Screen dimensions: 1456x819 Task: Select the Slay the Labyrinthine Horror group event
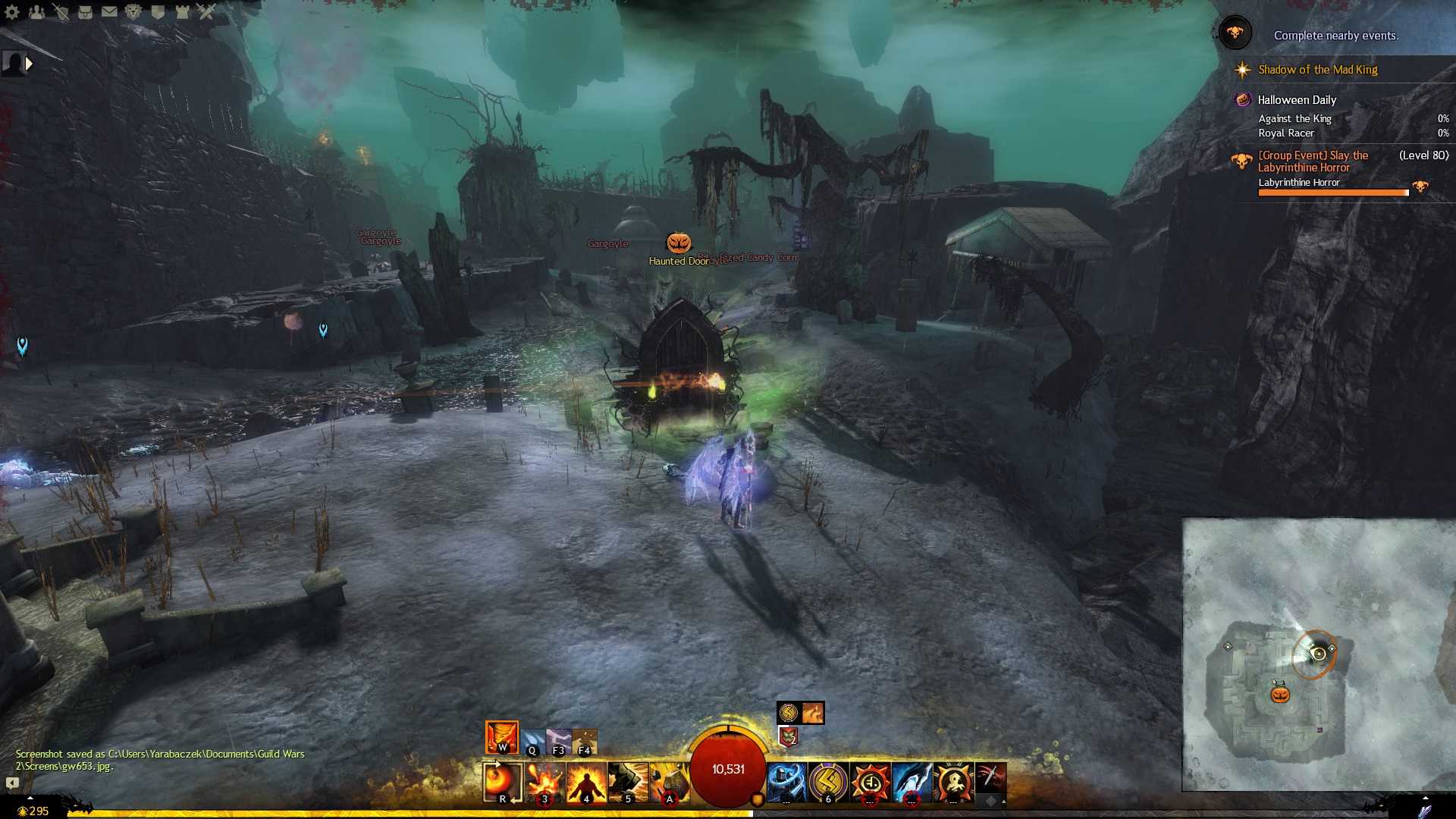[1313, 162]
